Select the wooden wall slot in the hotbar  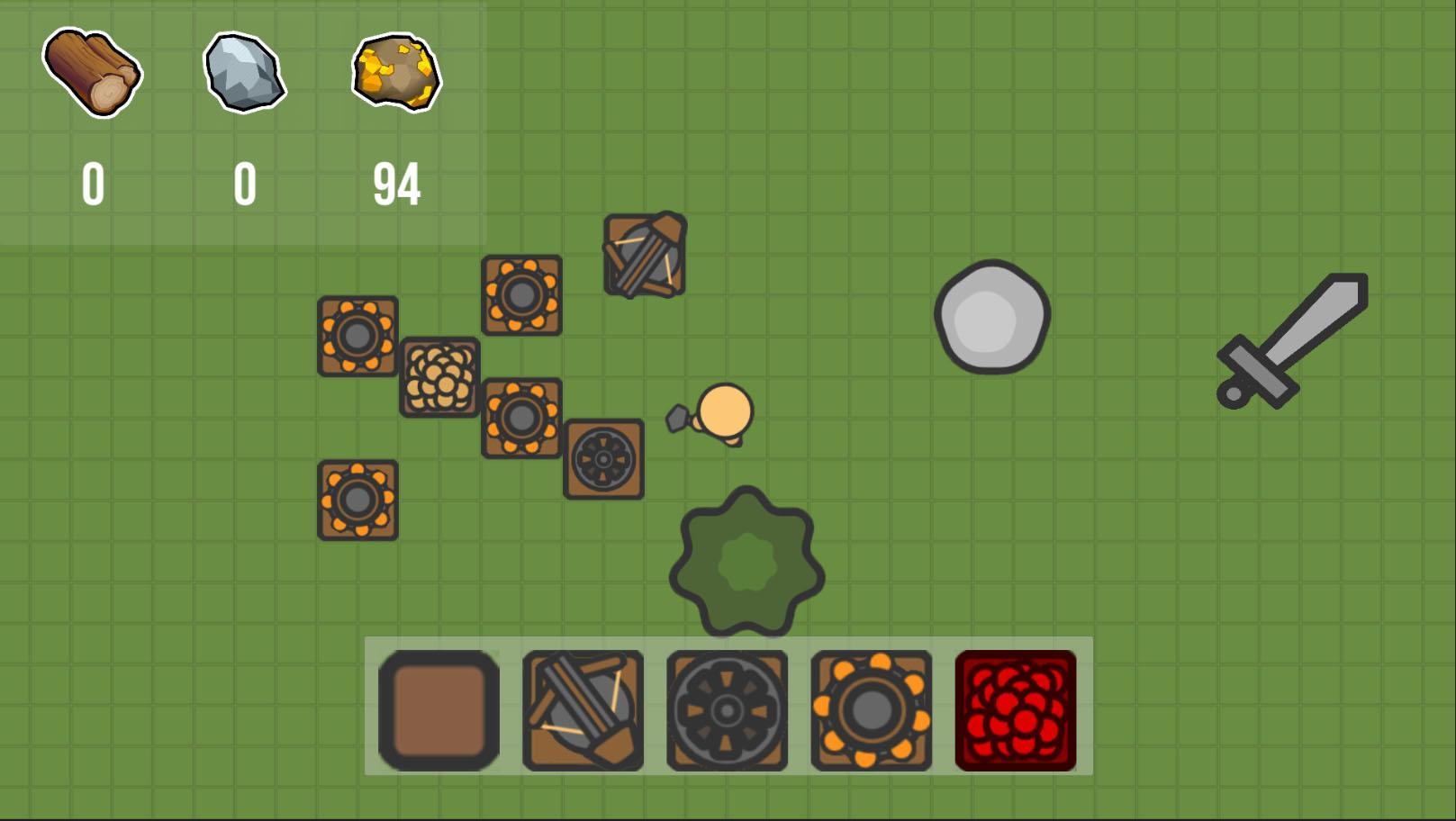tap(439, 711)
